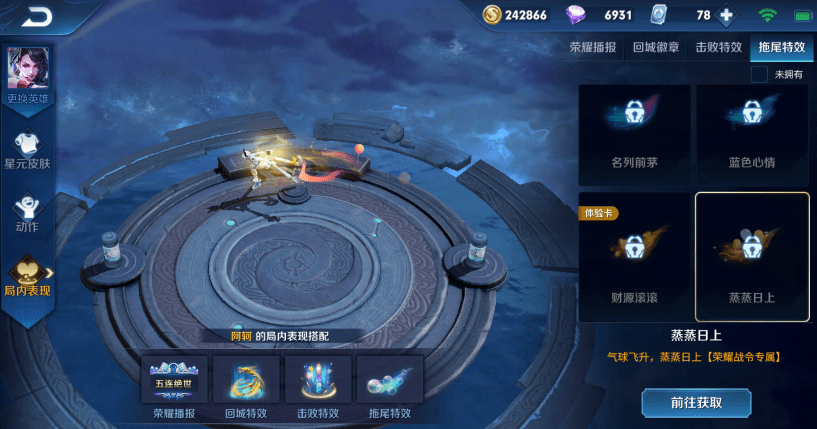The width and height of the screenshot is (817, 429).
Task: Select the 财源滚滚 trail effect card
Action: tap(636, 255)
